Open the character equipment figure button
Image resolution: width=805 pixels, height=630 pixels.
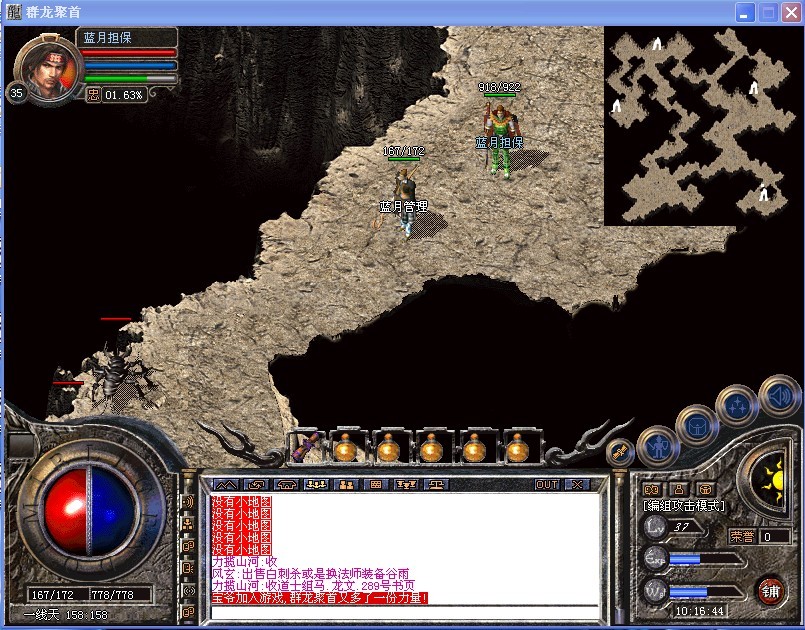(x=657, y=445)
